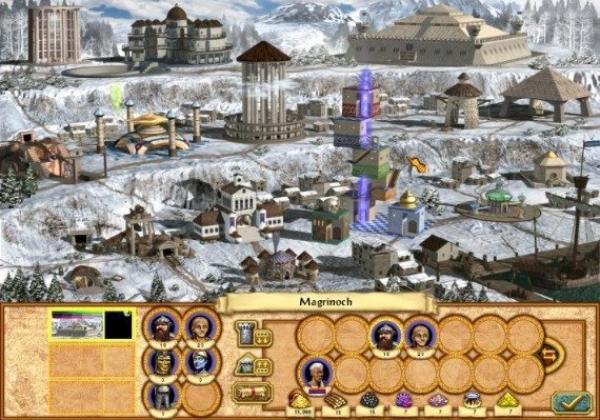Select the bearded dwarf in the garrison row

click(x=385, y=335)
